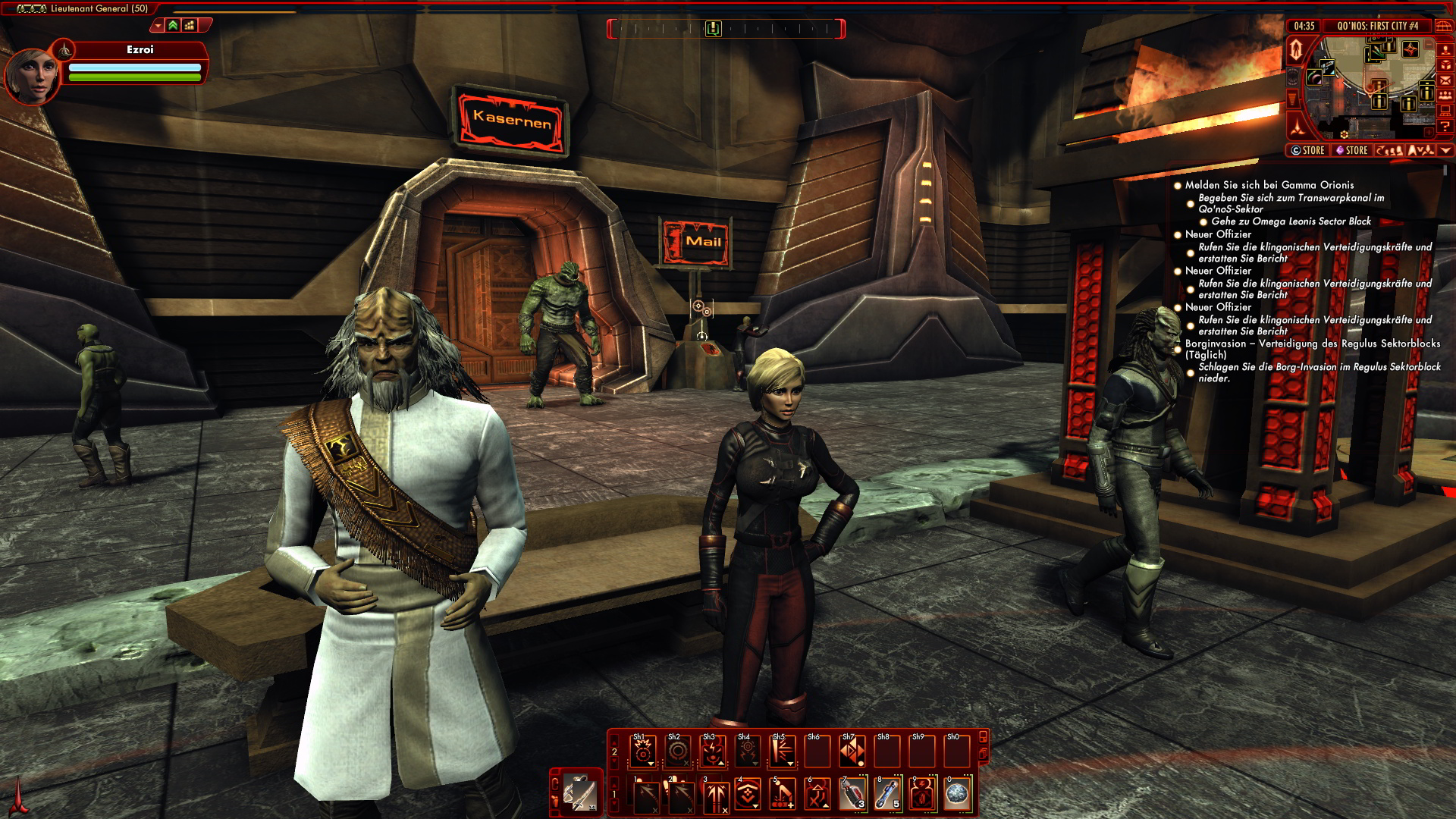This screenshot has width=1456, height=819.
Task: Open the team/social group icon beside minimap
Action: 1445,96
